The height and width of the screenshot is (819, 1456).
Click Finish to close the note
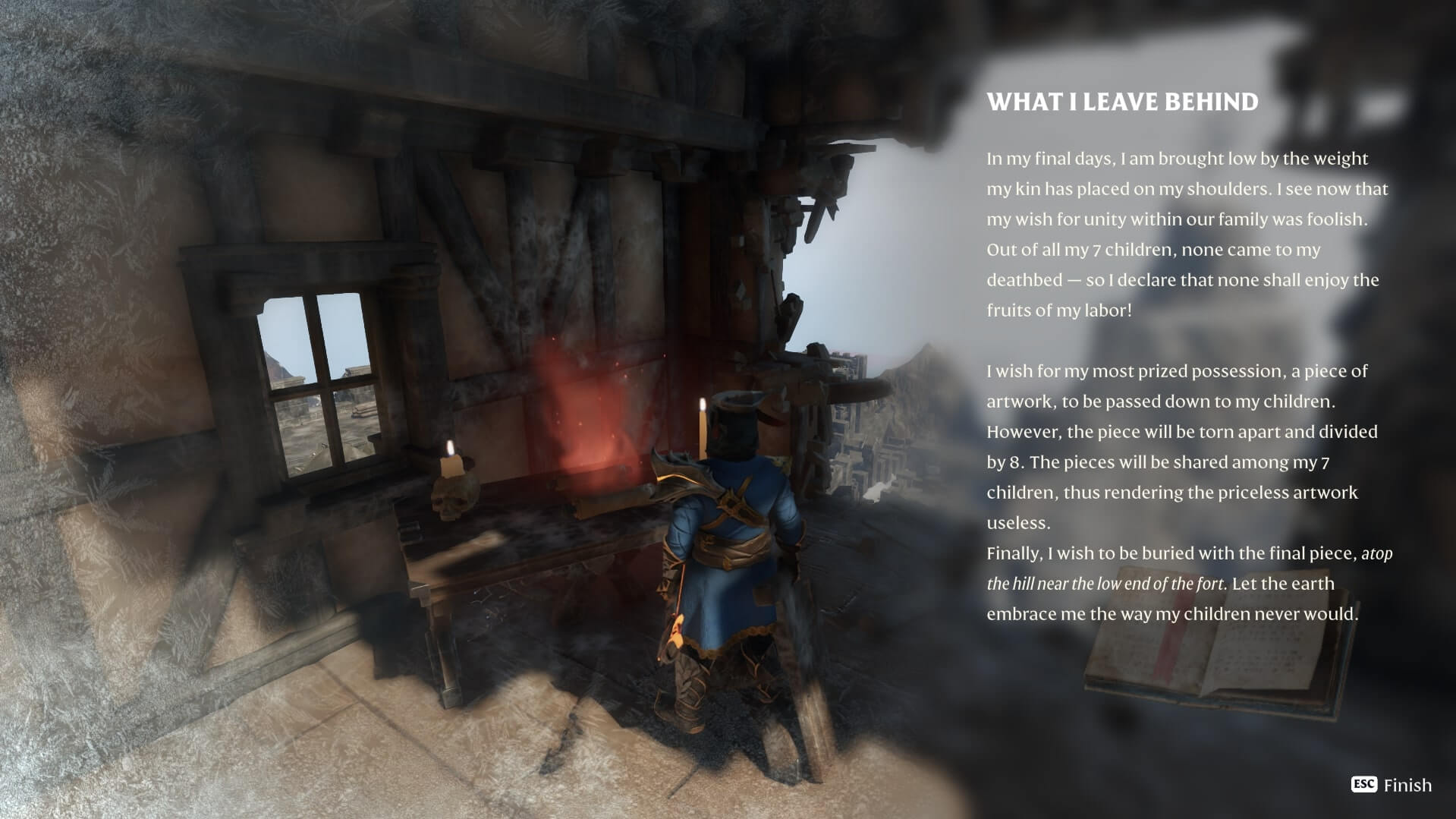1392,785
